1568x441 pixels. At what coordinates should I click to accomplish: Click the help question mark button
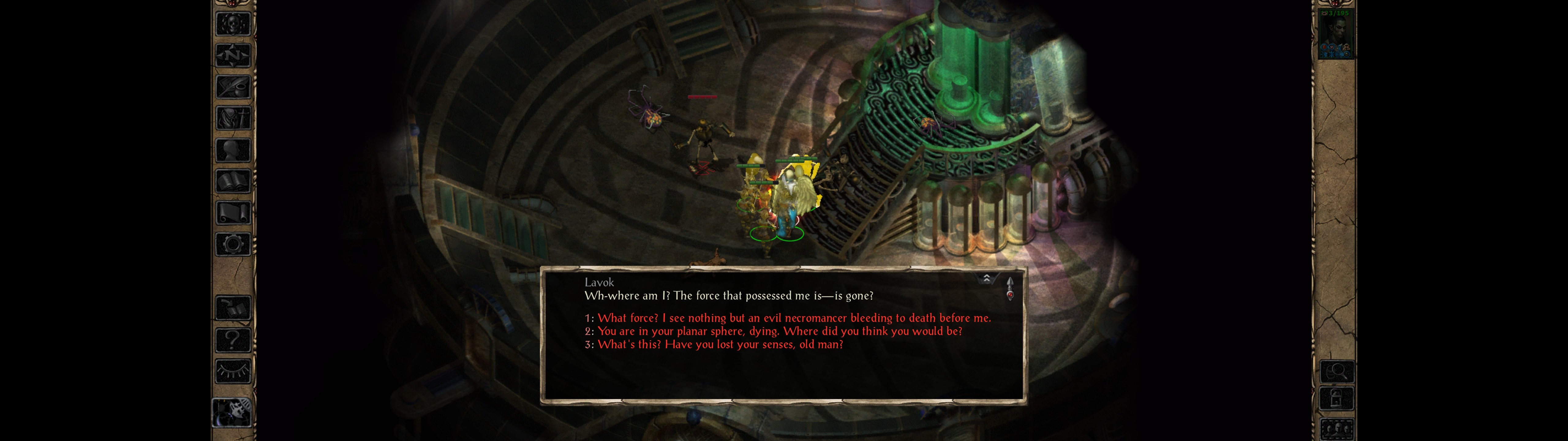[233, 340]
